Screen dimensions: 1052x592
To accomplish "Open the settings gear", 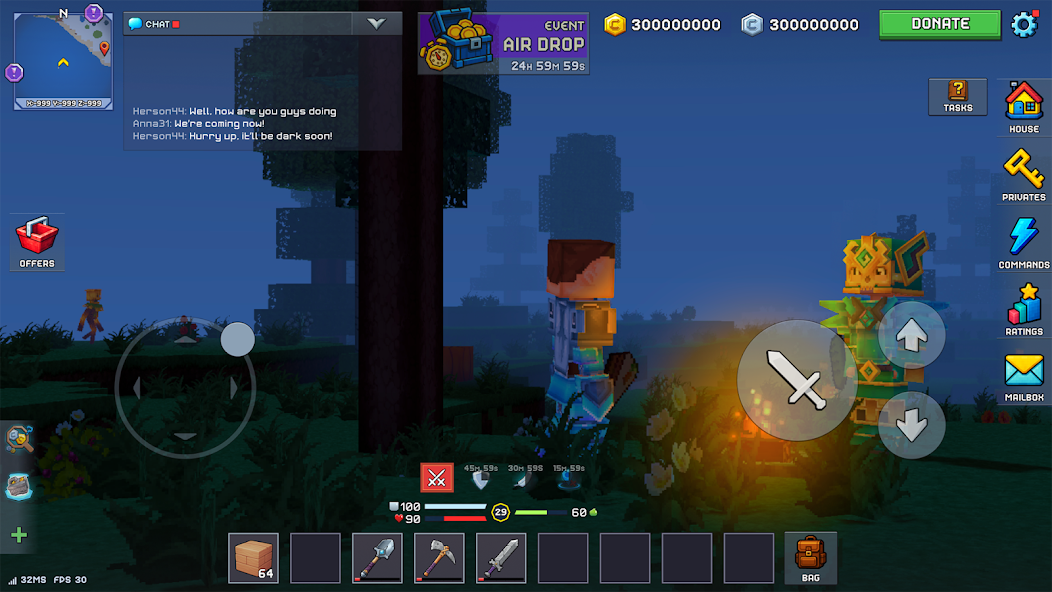I will click(x=1025, y=24).
